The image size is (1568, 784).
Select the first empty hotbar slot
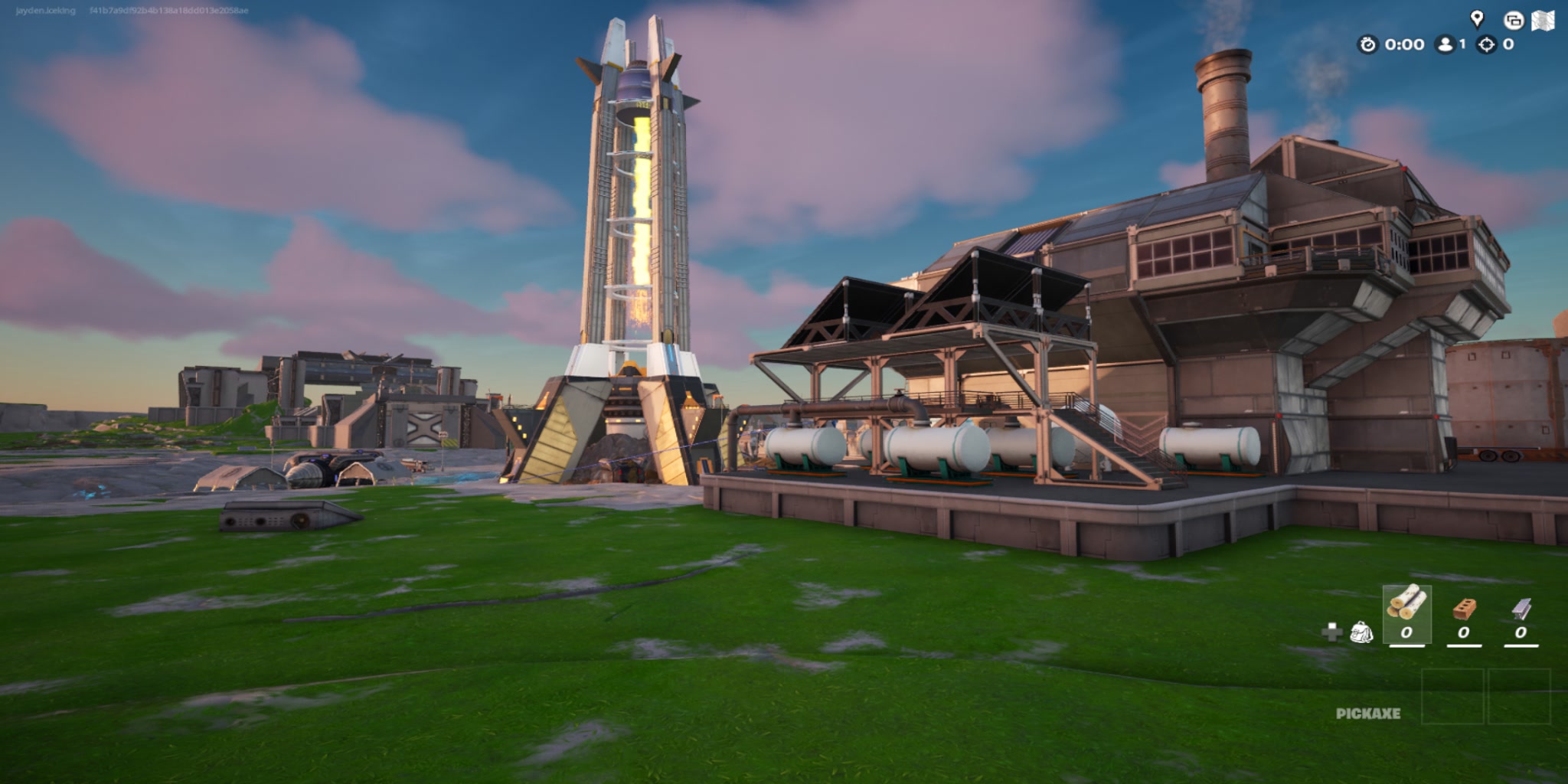pyautogui.click(x=1453, y=696)
